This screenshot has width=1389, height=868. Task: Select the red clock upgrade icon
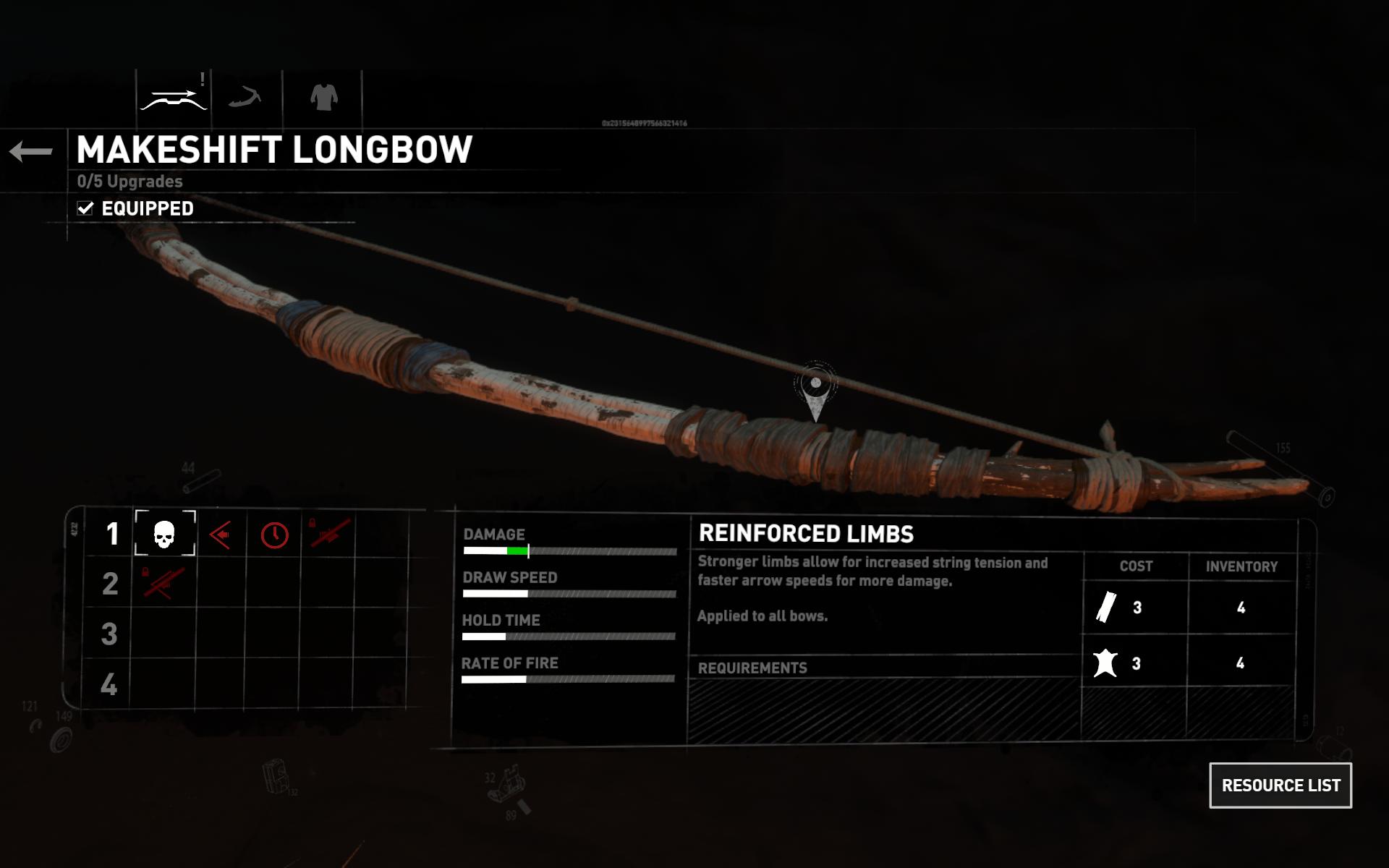click(x=274, y=535)
